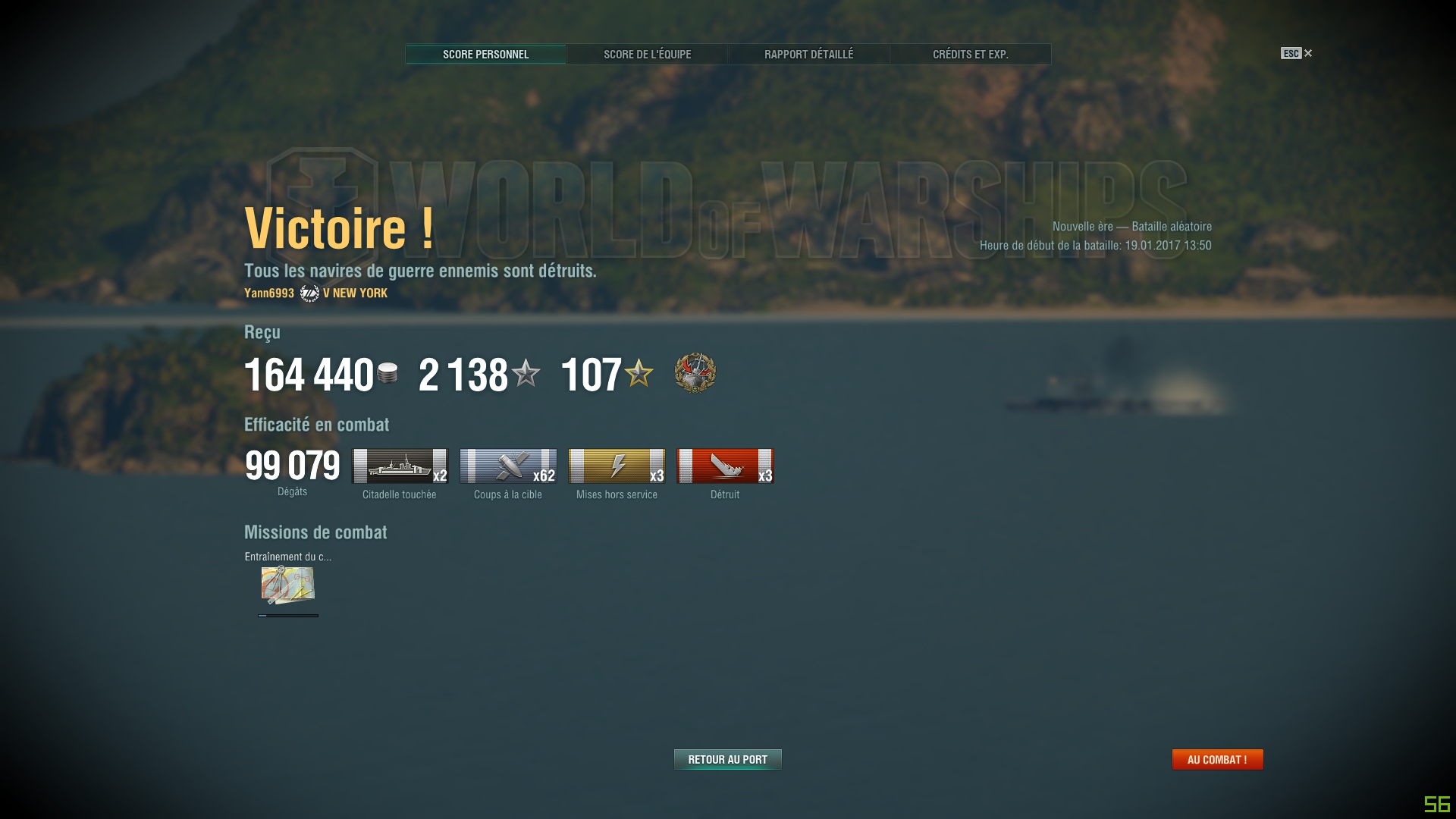Show the Rapport détaillé tab

click(808, 54)
